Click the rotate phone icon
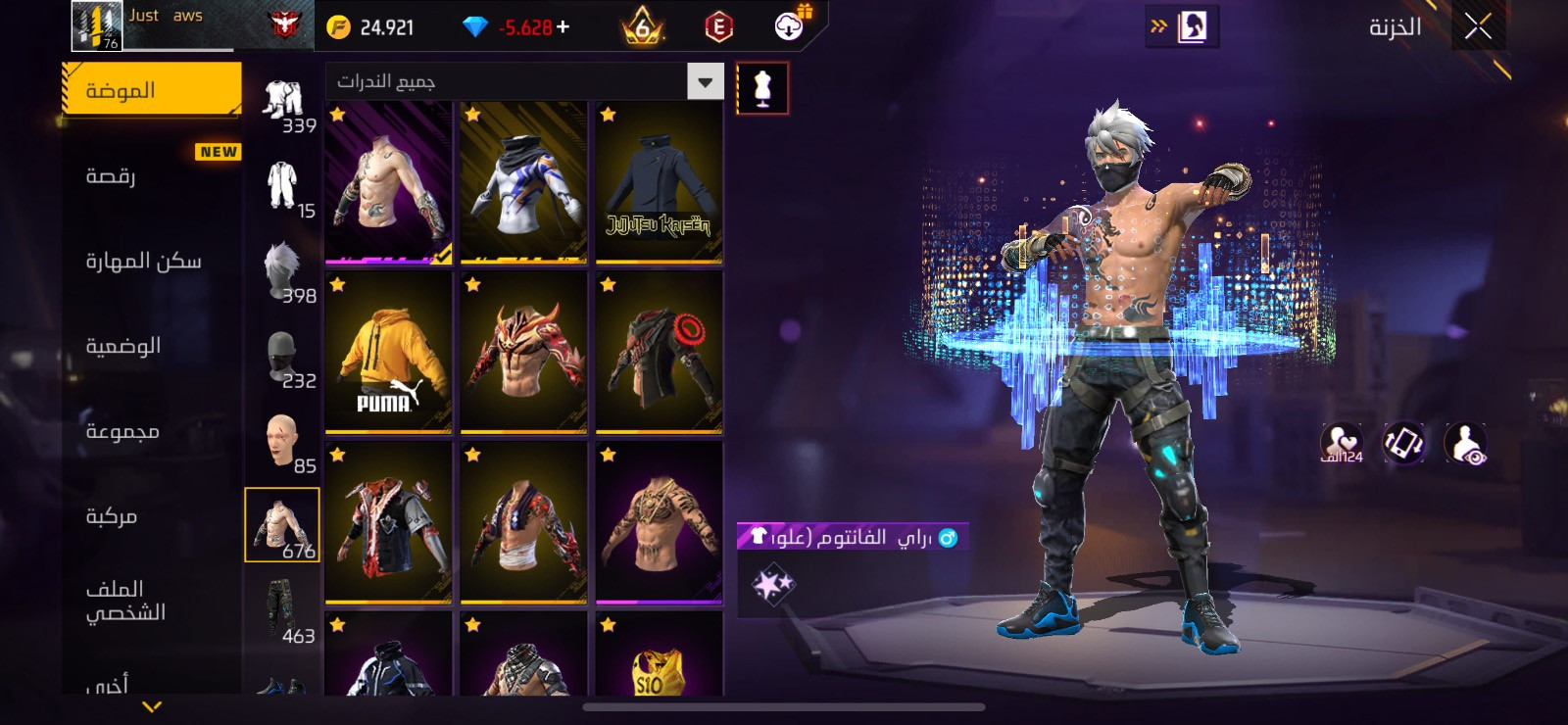 (x=1403, y=443)
